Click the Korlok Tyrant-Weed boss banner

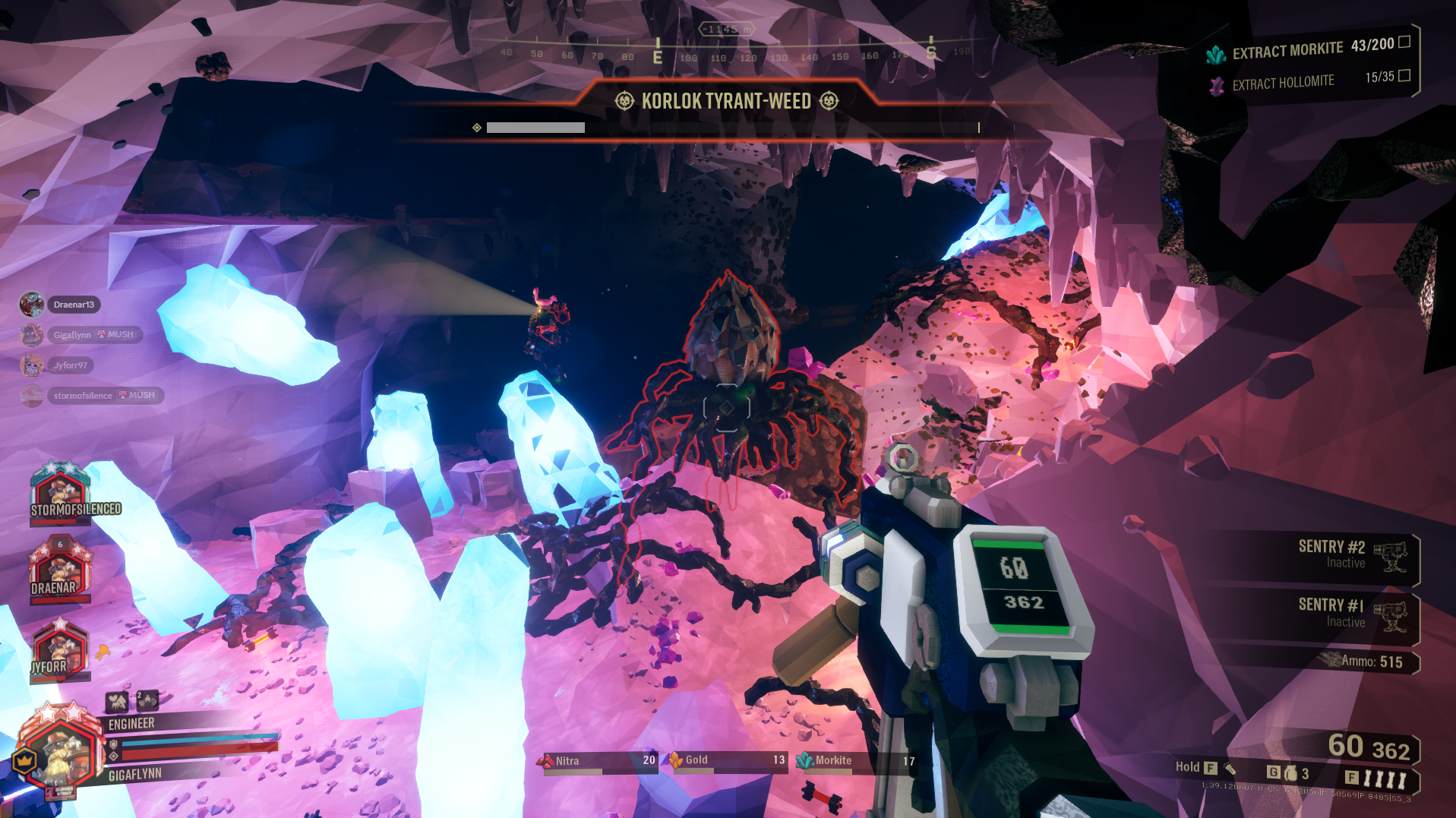click(x=726, y=102)
